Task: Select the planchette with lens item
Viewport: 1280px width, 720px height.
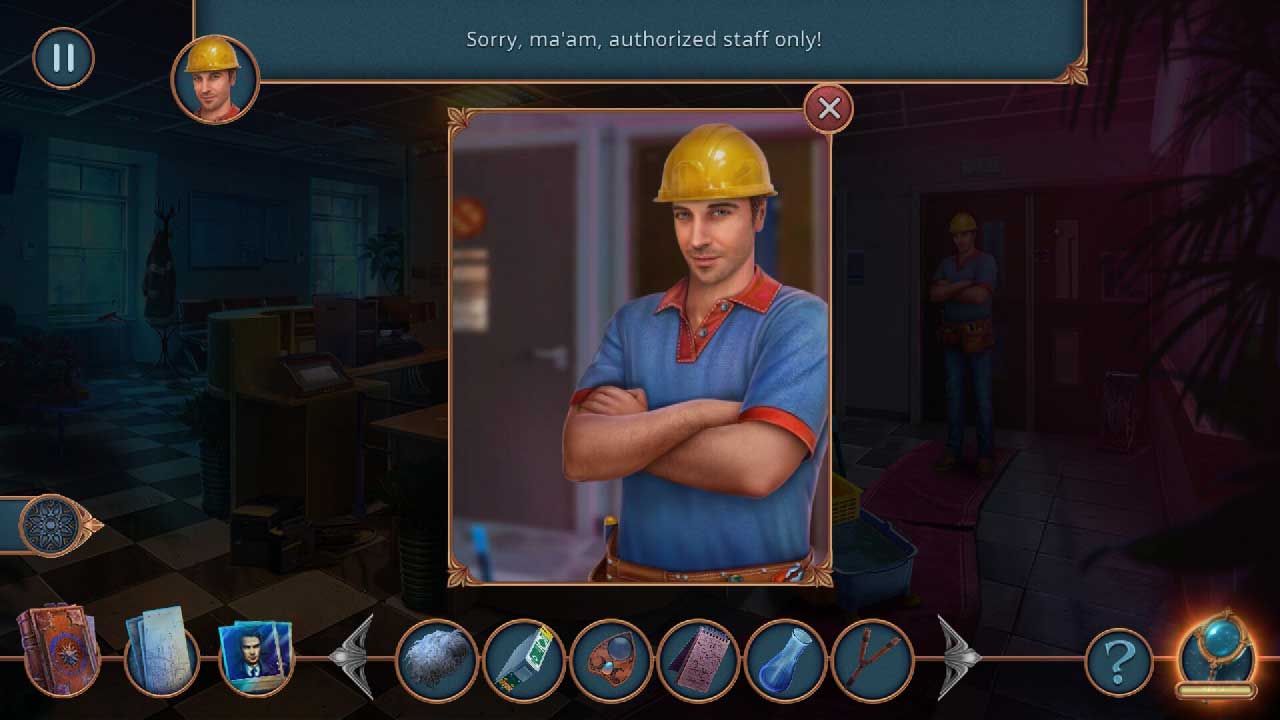Action: pyautogui.click(x=610, y=660)
